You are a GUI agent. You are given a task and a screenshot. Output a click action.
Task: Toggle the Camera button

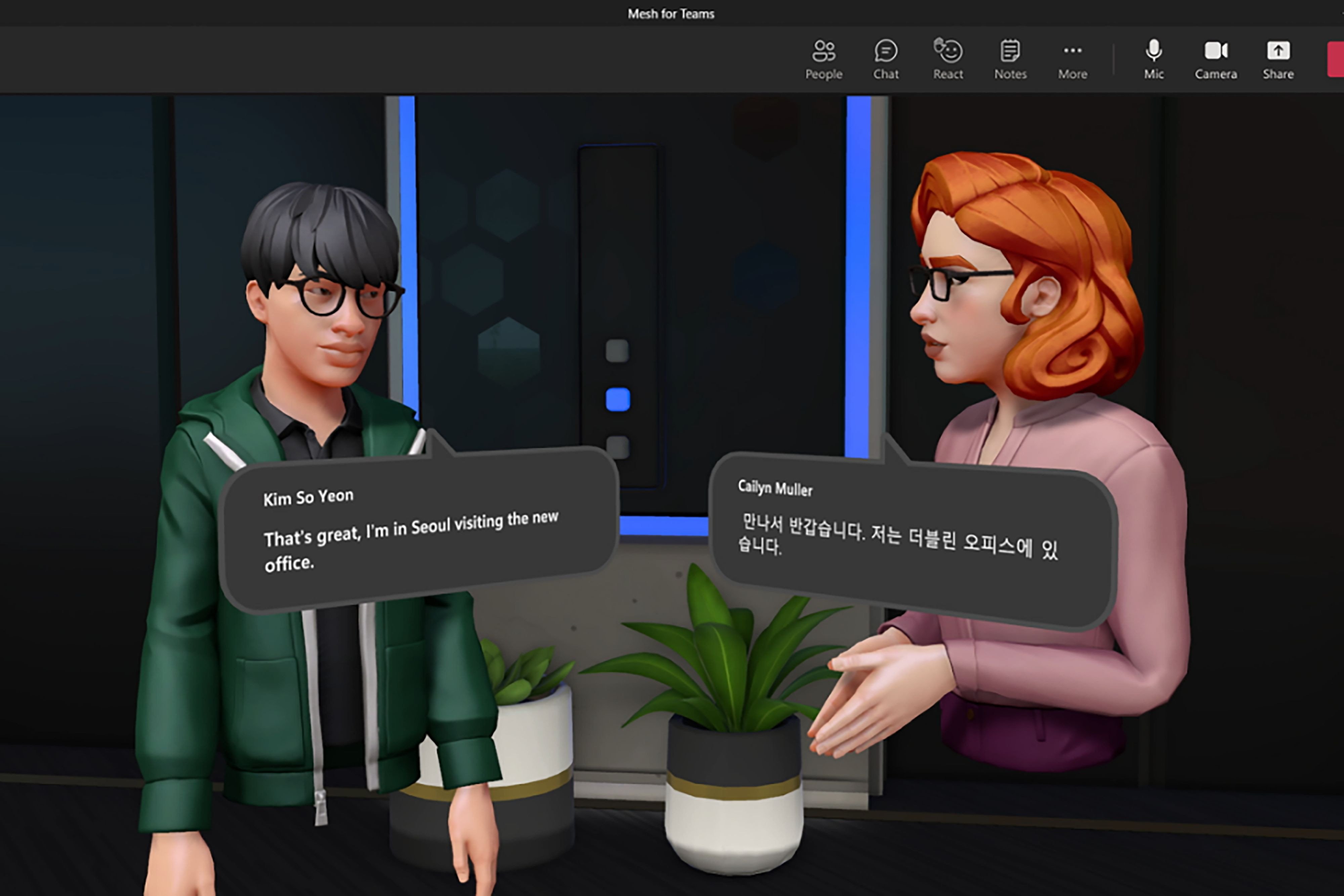[x=1216, y=59]
